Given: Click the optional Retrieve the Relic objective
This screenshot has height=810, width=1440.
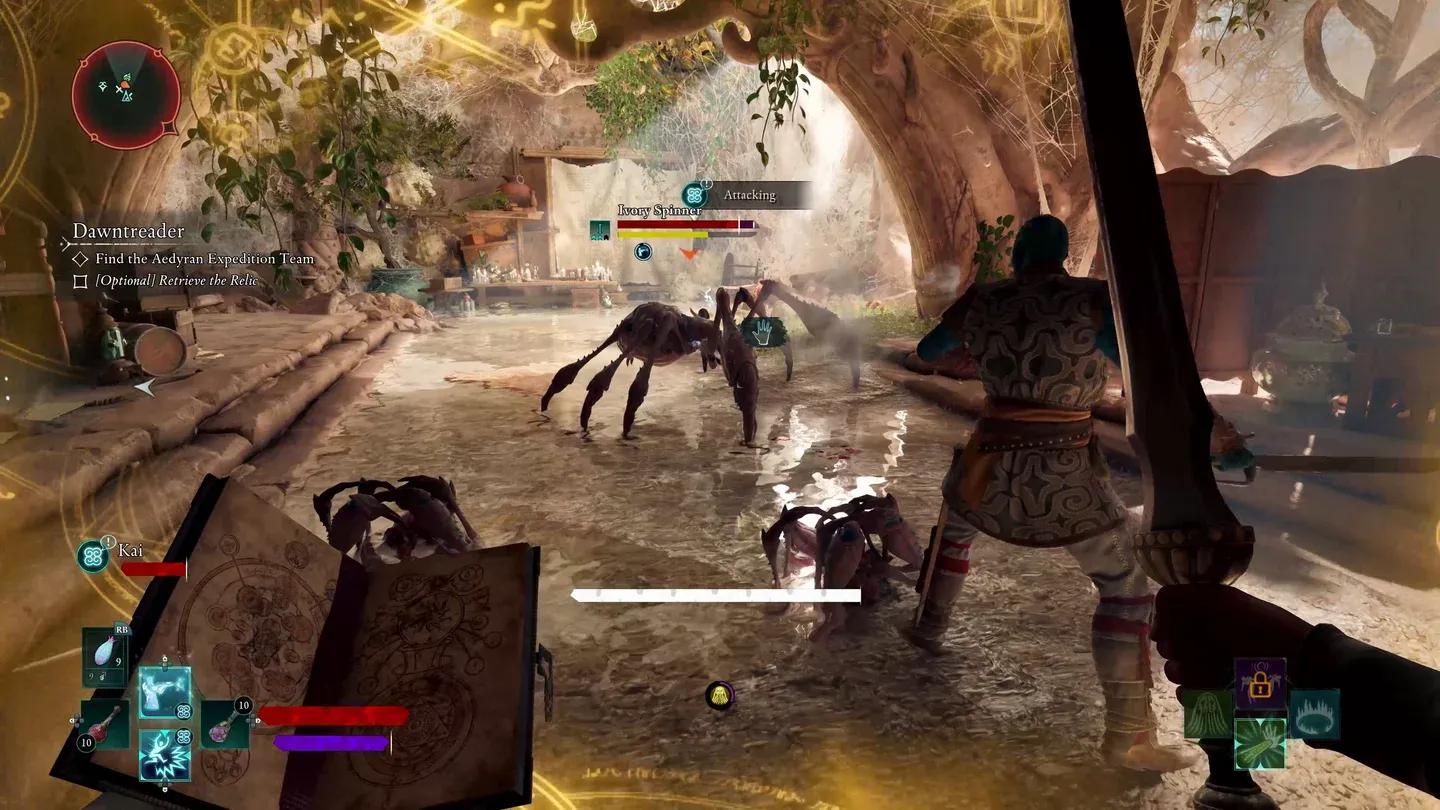Looking at the screenshot, I should coord(176,281).
